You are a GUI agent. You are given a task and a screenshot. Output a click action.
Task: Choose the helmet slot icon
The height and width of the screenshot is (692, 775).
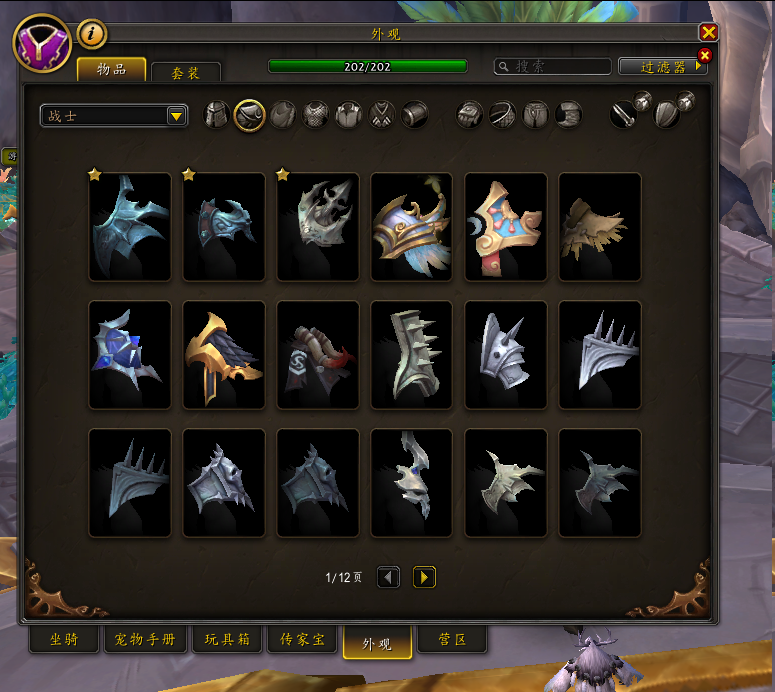[217, 115]
